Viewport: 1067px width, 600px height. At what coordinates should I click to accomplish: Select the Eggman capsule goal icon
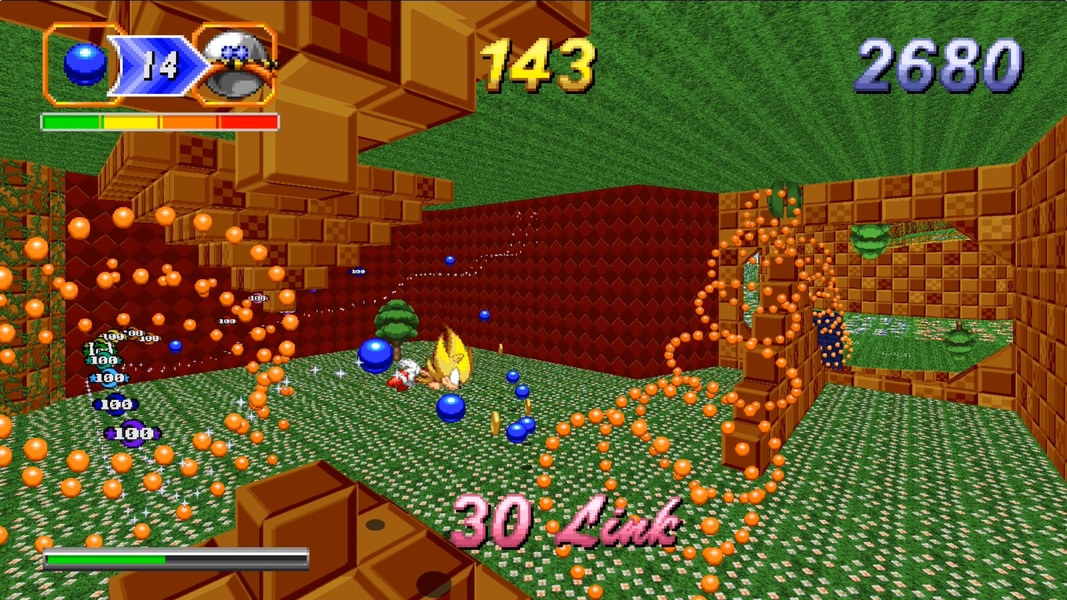[236, 65]
